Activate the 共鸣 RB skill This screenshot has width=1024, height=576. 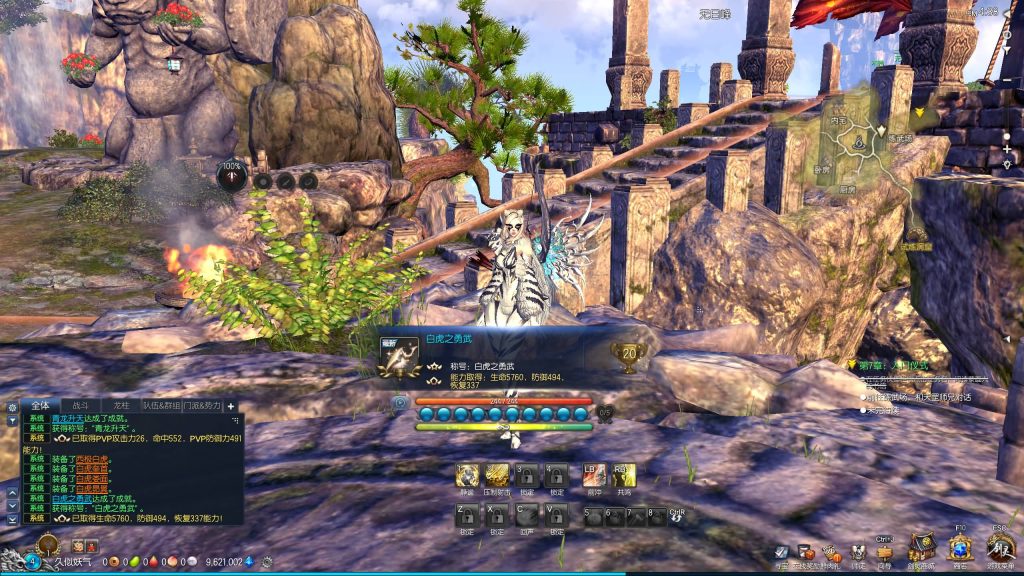point(624,475)
